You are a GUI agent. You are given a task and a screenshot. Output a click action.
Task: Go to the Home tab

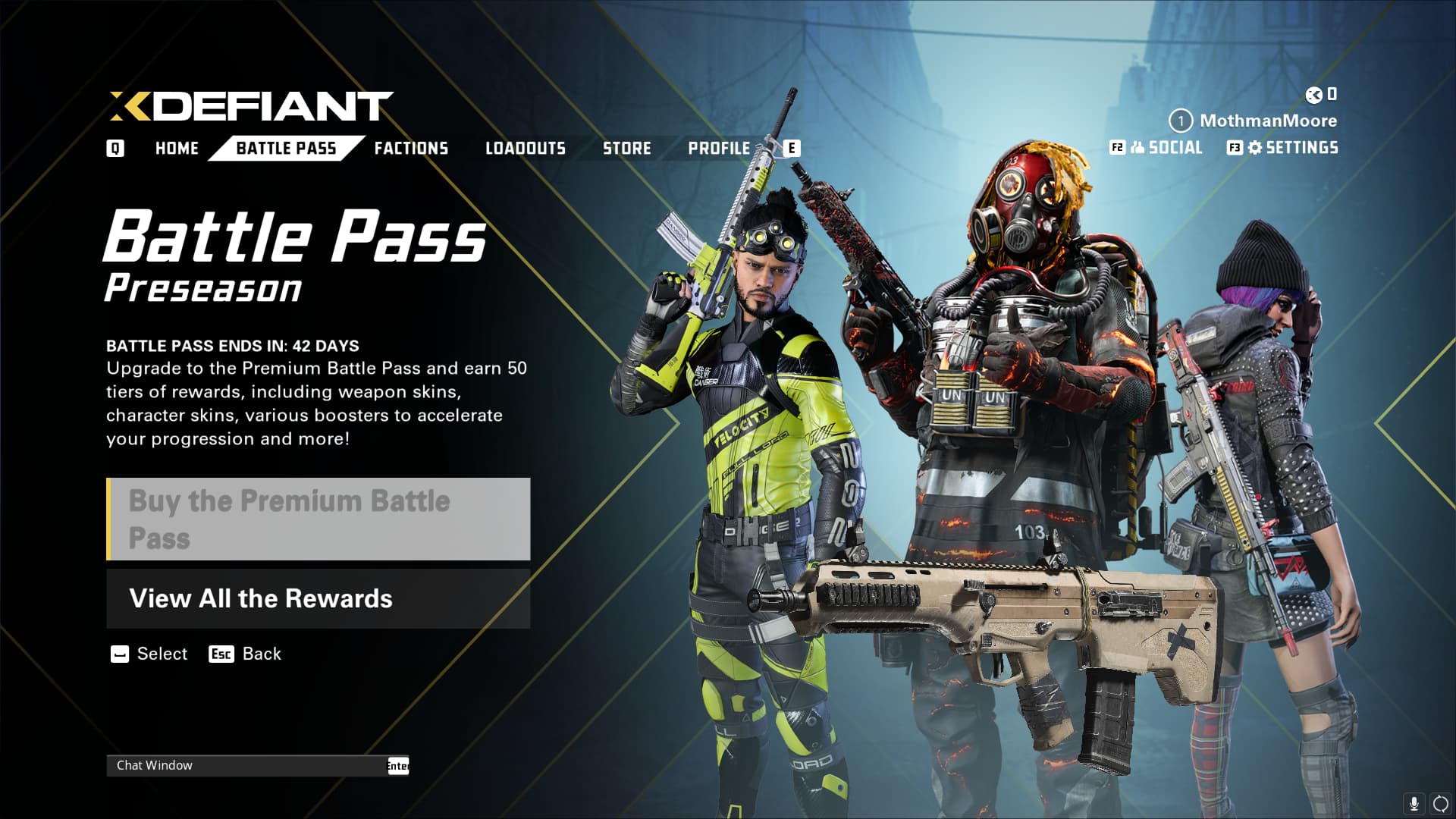(x=177, y=149)
